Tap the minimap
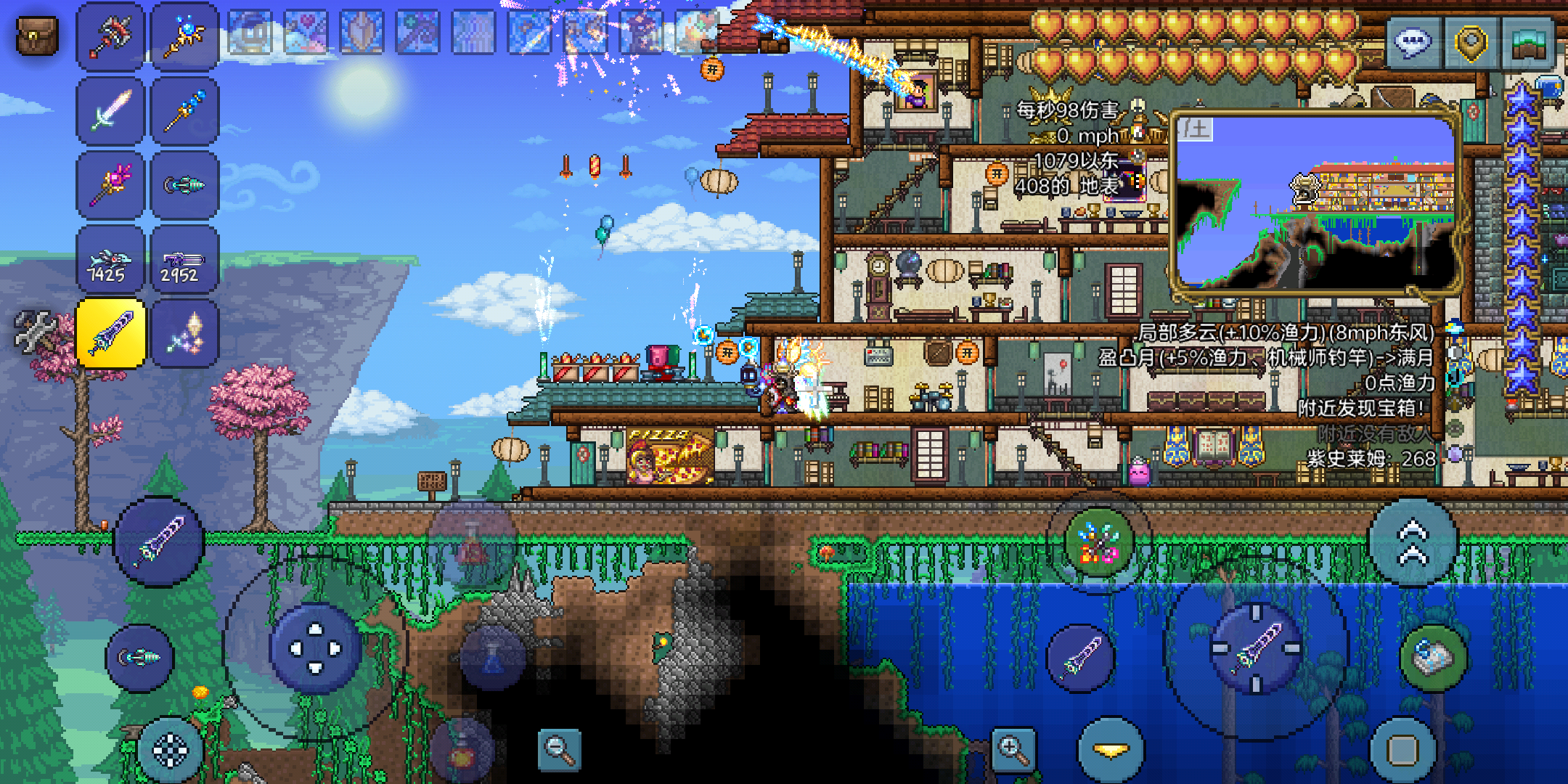This screenshot has height=784, width=1568. (1315, 202)
